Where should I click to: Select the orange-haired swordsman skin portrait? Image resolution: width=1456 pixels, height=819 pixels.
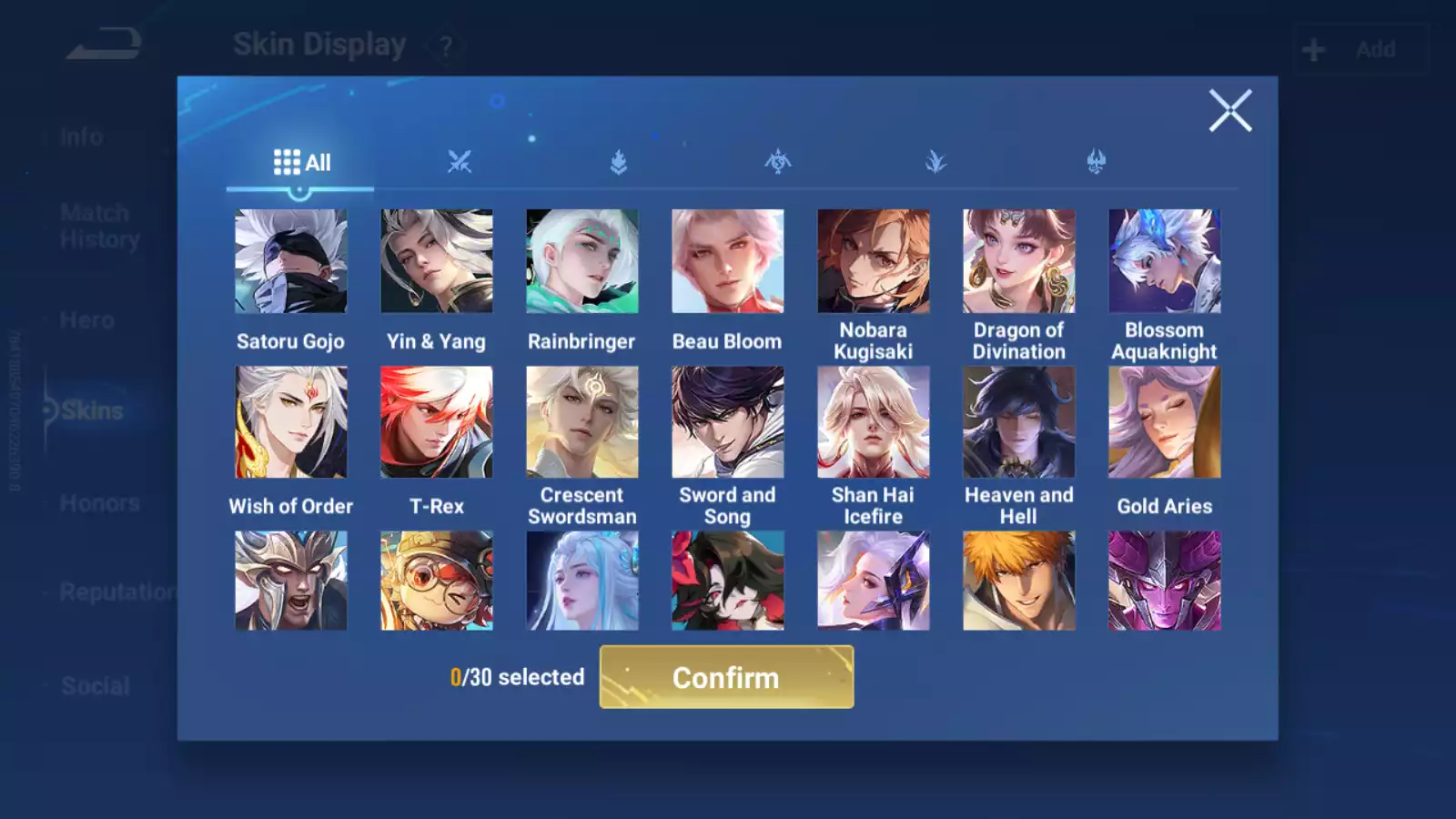pos(1019,581)
